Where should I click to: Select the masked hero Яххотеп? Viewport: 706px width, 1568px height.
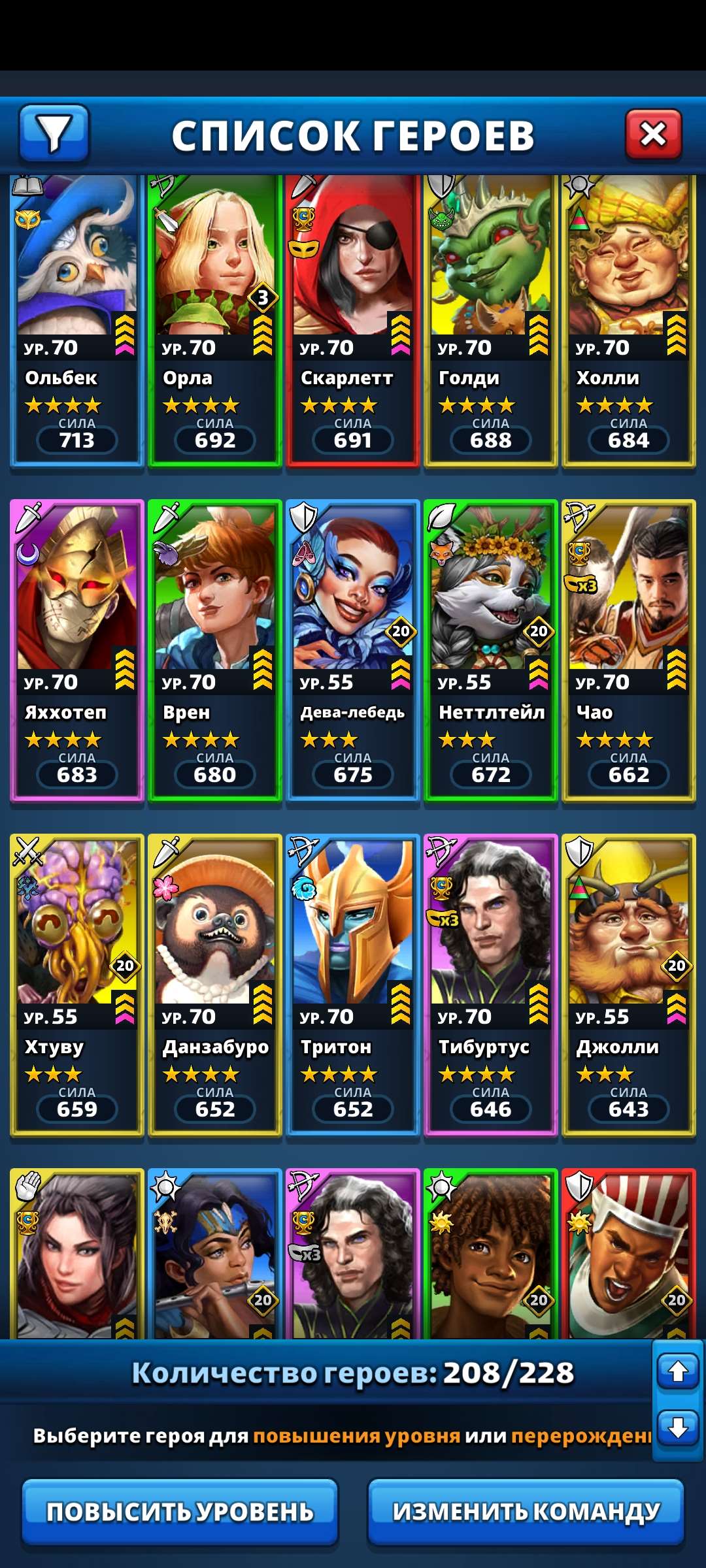tap(76, 650)
